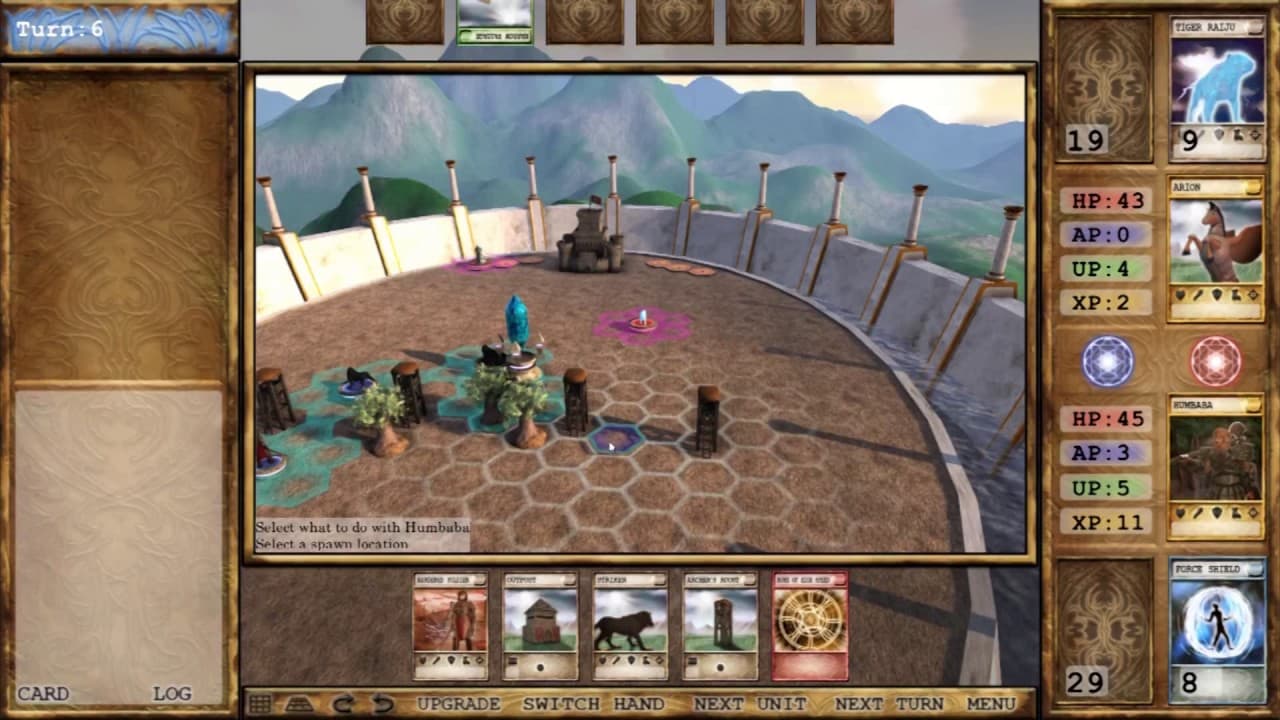Select the blue power orb
This screenshot has height=720, width=1280.
(x=1106, y=362)
